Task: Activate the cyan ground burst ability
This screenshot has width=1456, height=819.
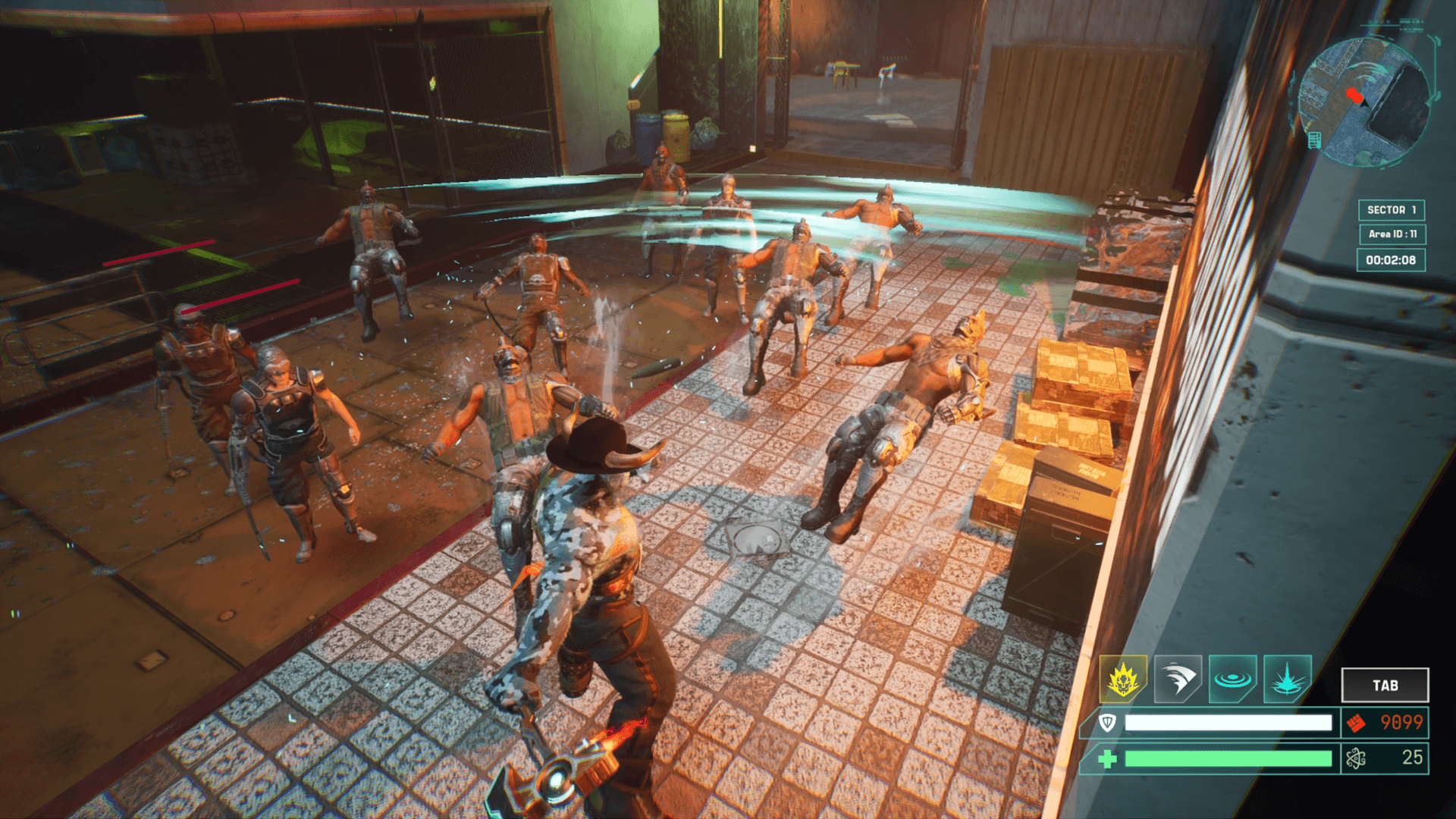Action: click(x=1287, y=678)
